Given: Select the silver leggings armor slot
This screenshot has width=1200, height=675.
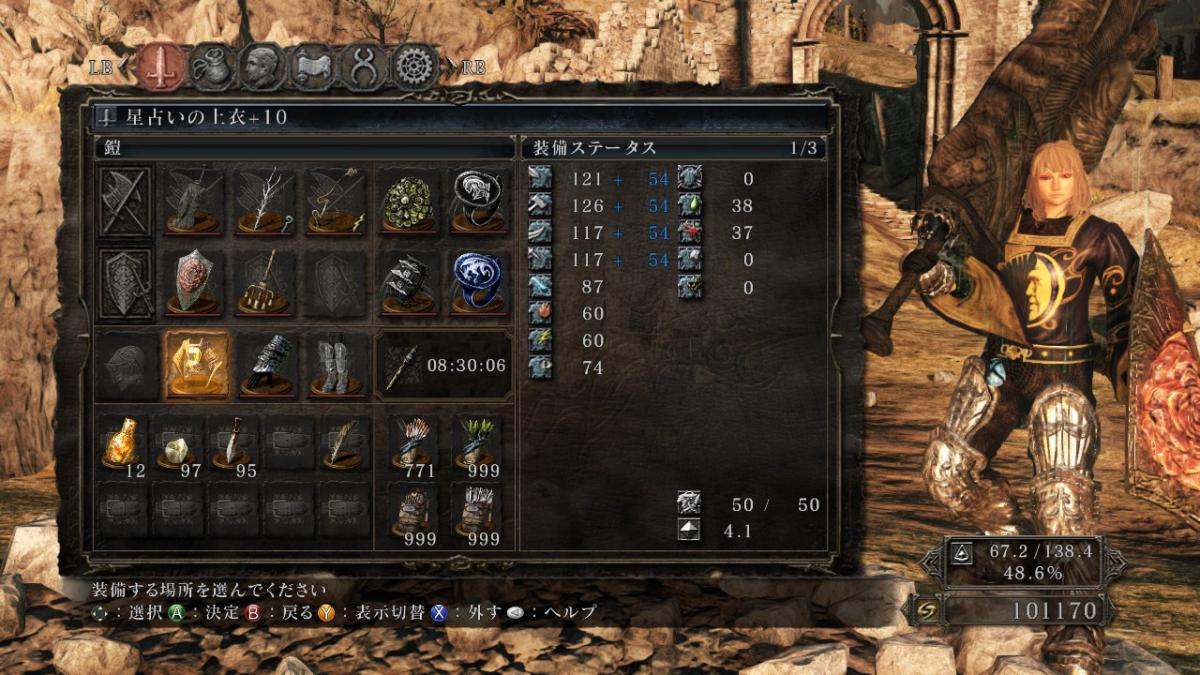Looking at the screenshot, I should (x=336, y=366).
